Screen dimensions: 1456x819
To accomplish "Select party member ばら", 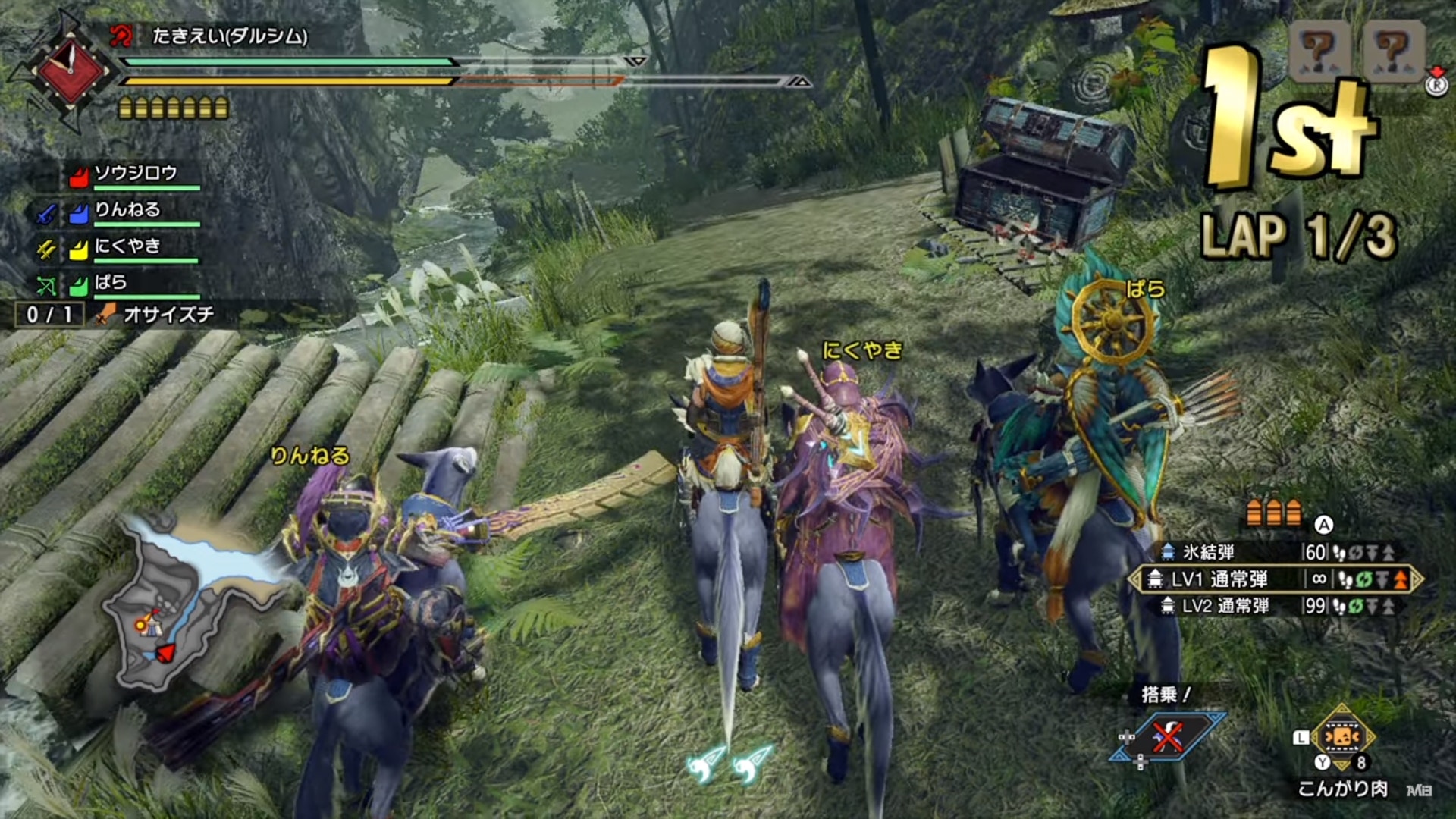I will click(111, 283).
